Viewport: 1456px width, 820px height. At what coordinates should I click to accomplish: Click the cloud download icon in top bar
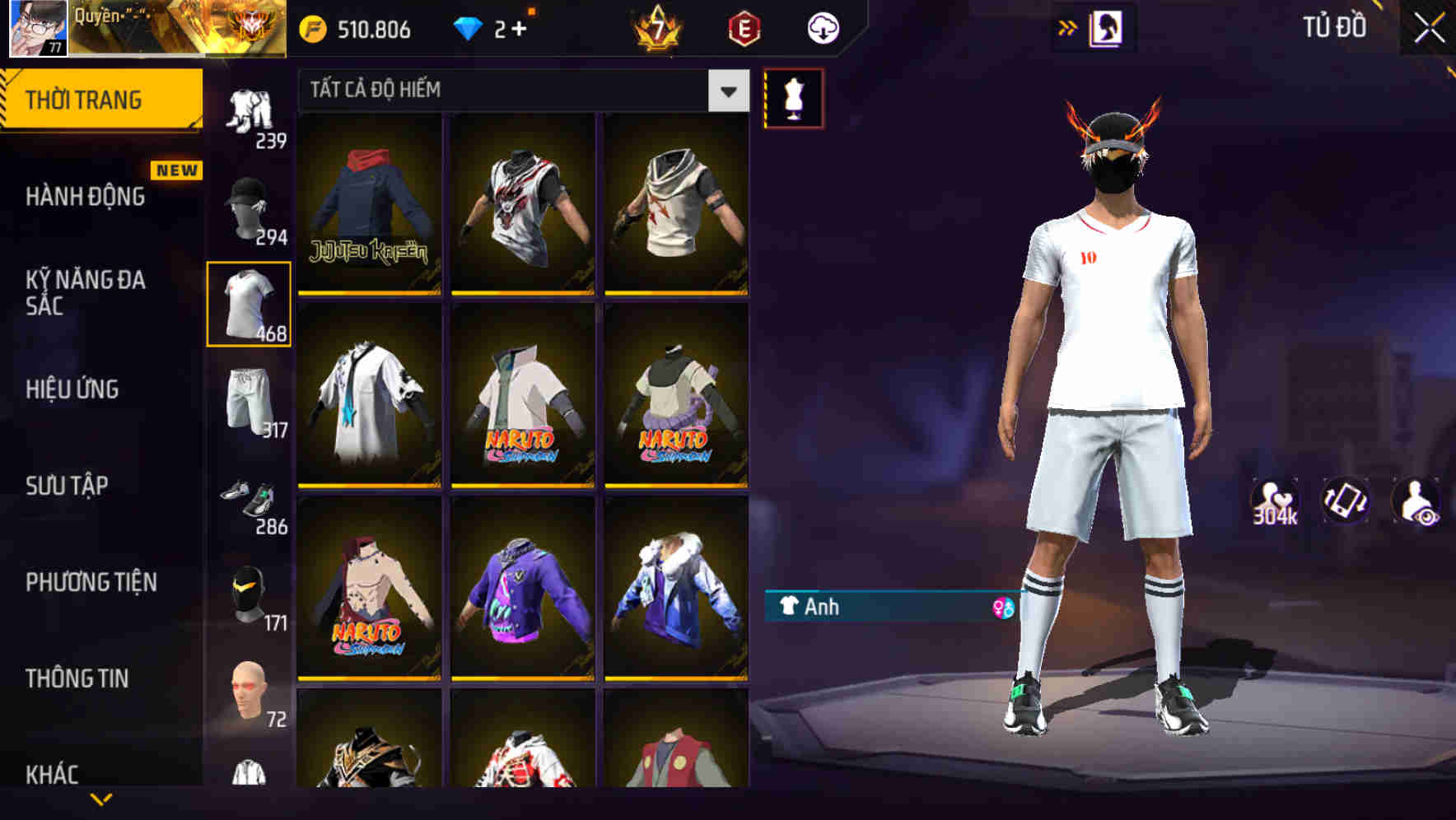[x=821, y=27]
